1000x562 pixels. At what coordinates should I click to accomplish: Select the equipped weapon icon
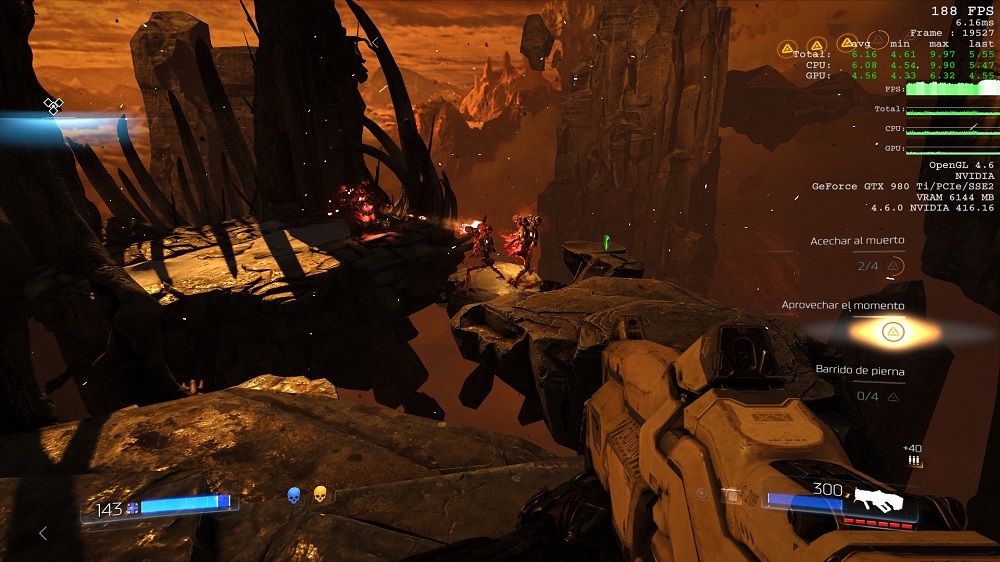coord(879,501)
